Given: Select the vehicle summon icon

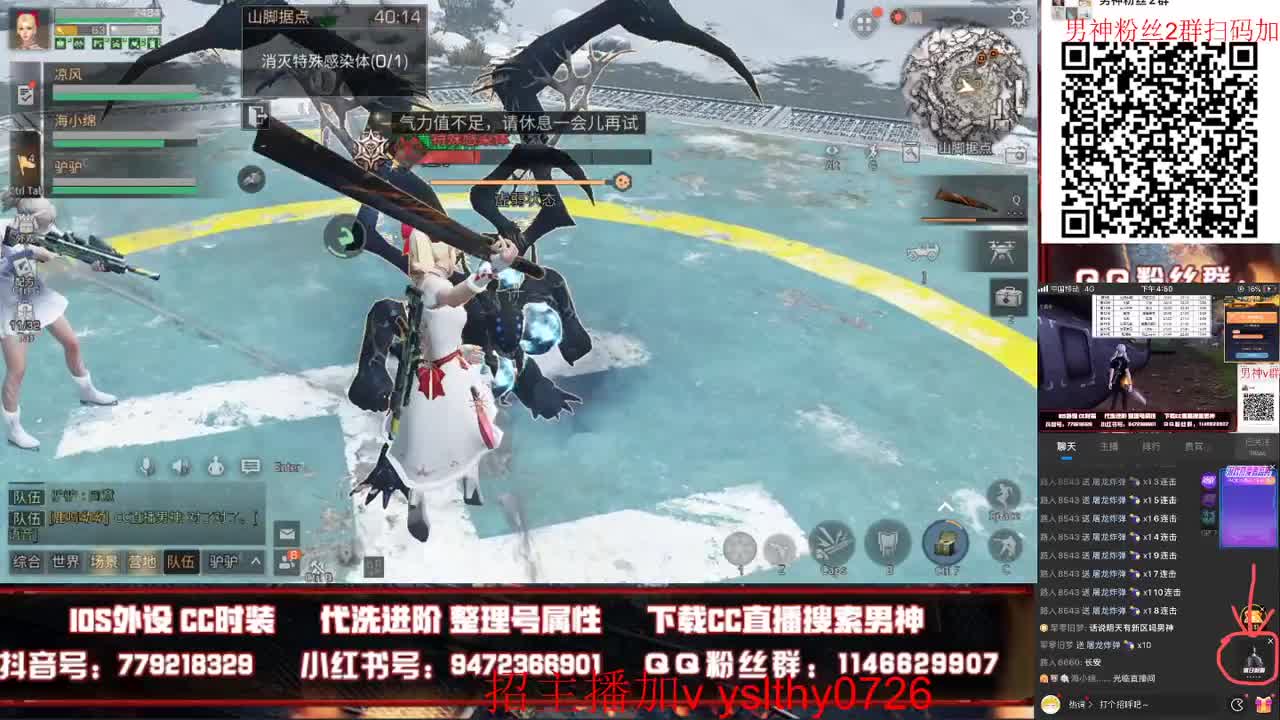Looking at the screenshot, I should tap(923, 251).
